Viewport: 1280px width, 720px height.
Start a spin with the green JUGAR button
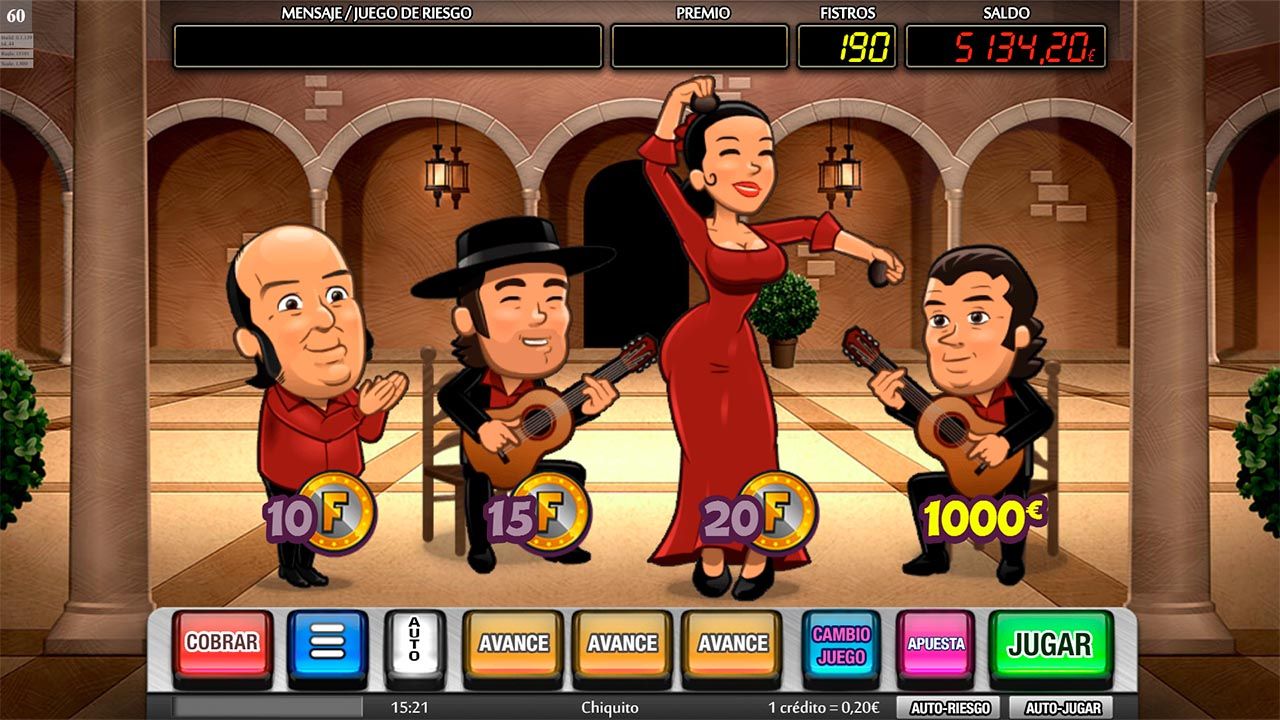point(1050,644)
